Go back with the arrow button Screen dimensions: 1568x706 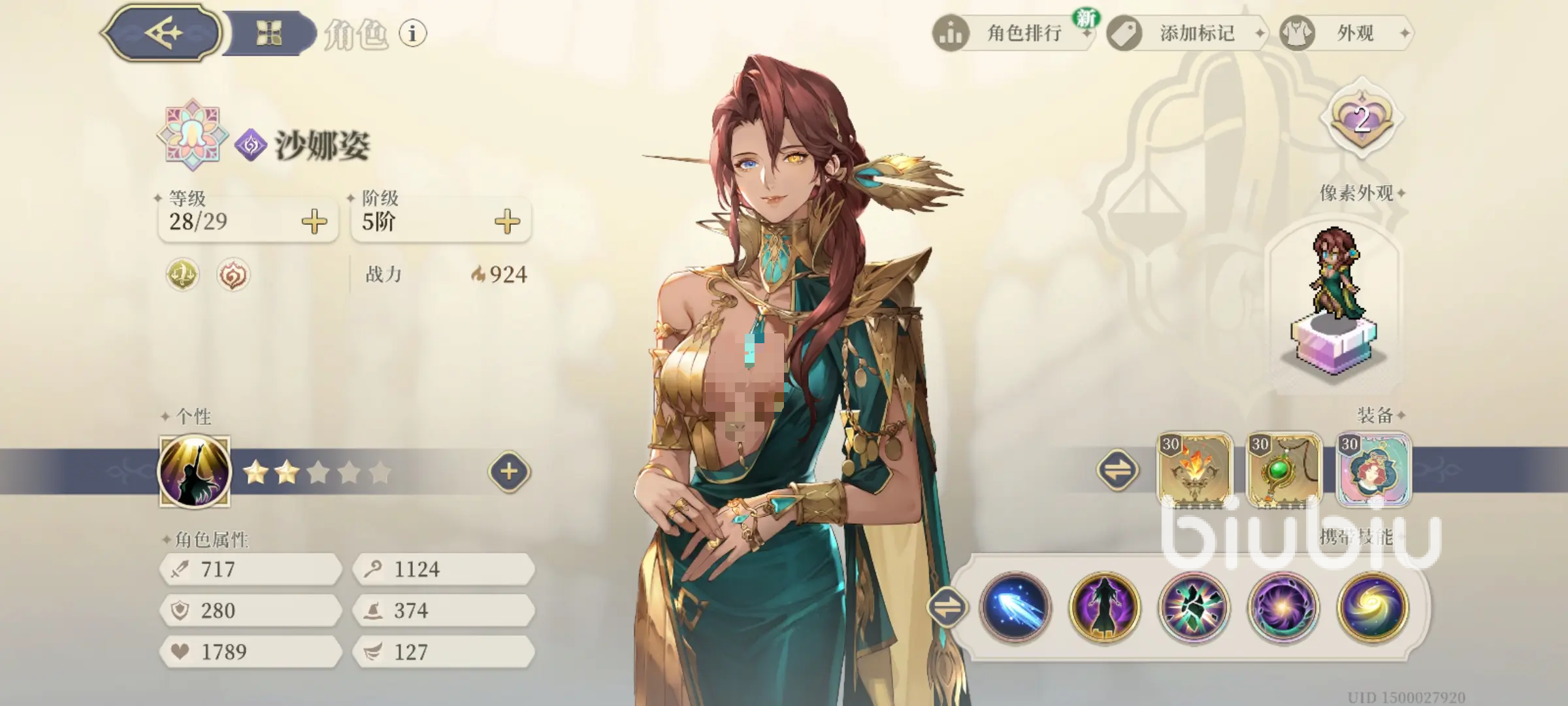[163, 33]
